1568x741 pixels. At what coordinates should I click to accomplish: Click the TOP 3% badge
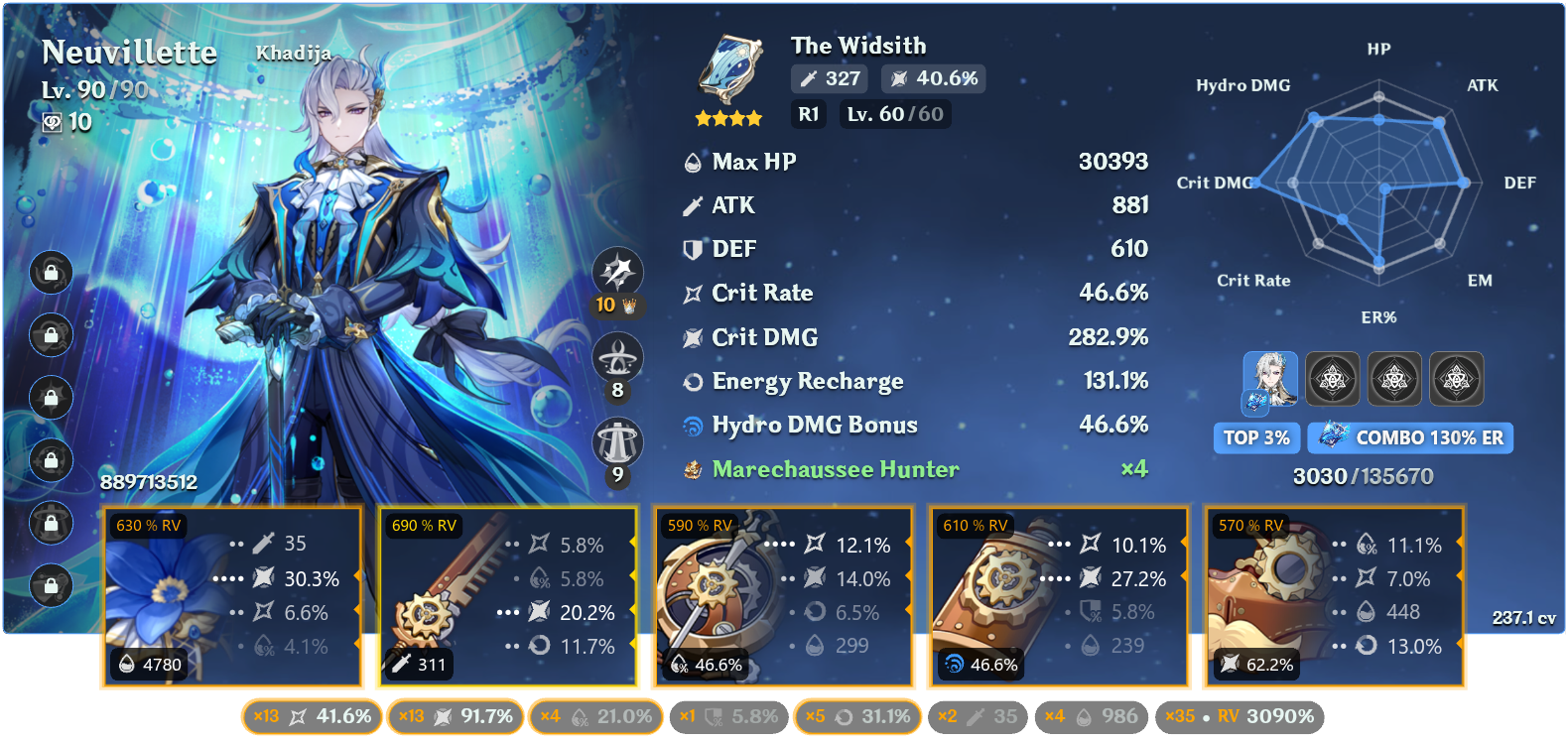pos(1256,437)
